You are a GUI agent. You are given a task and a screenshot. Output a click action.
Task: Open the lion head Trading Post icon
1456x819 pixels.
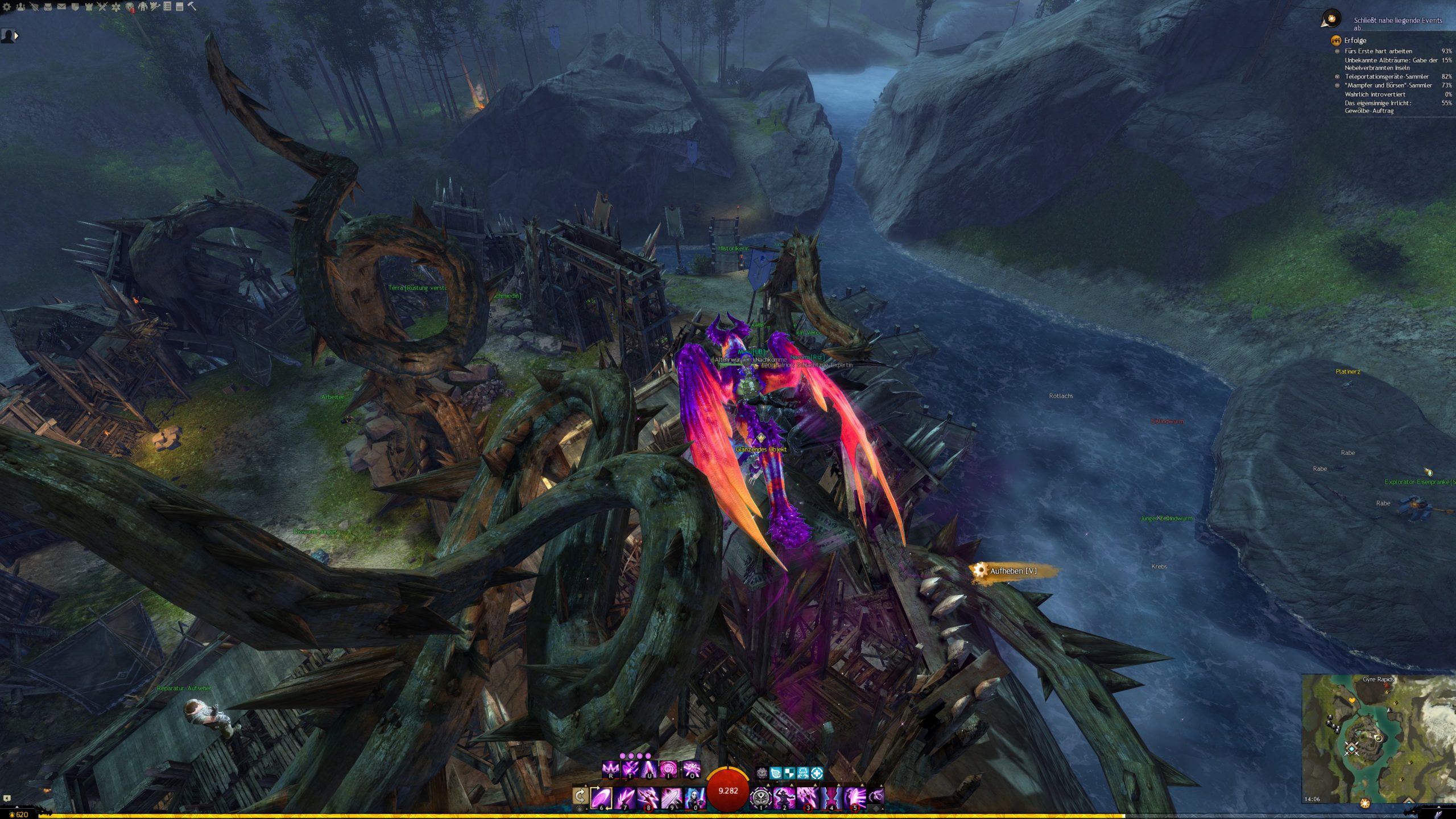(x=130, y=7)
